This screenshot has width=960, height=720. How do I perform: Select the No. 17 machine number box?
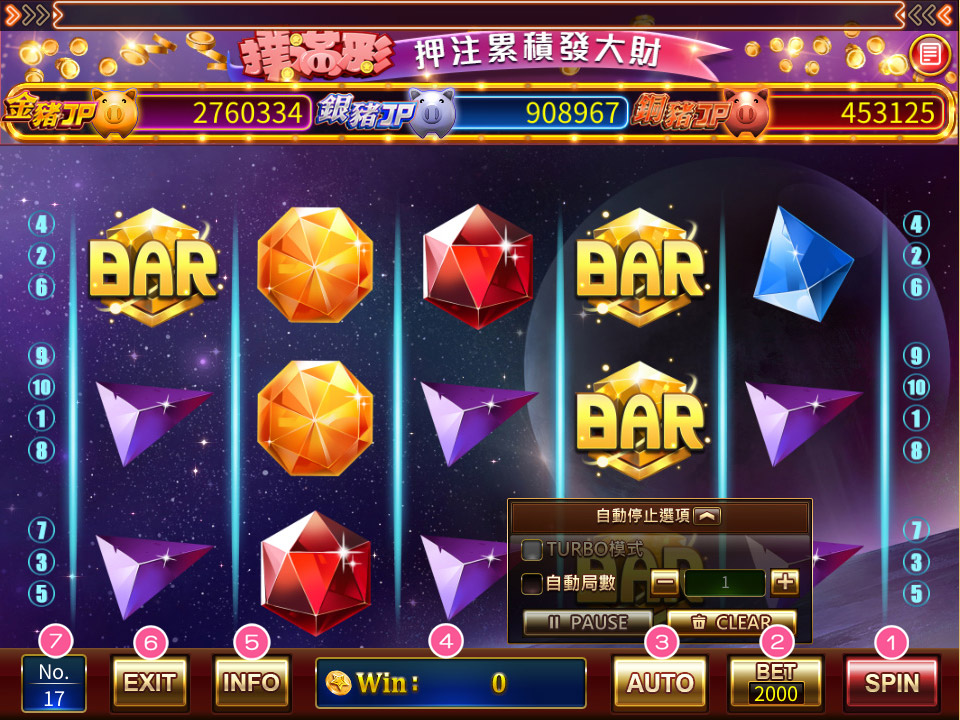click(x=54, y=684)
